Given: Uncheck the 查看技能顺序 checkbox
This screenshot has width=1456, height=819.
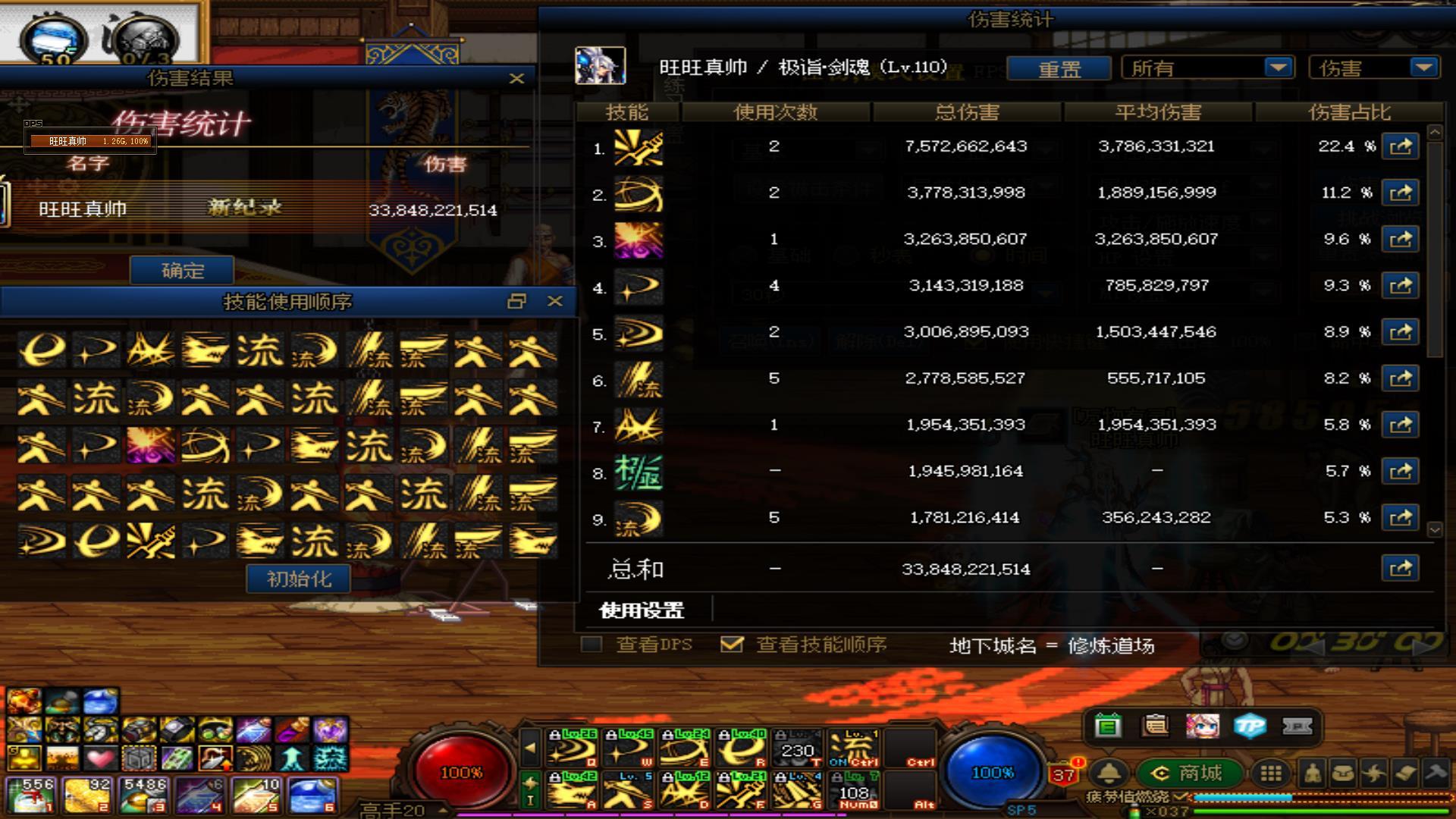Looking at the screenshot, I should click(x=731, y=645).
